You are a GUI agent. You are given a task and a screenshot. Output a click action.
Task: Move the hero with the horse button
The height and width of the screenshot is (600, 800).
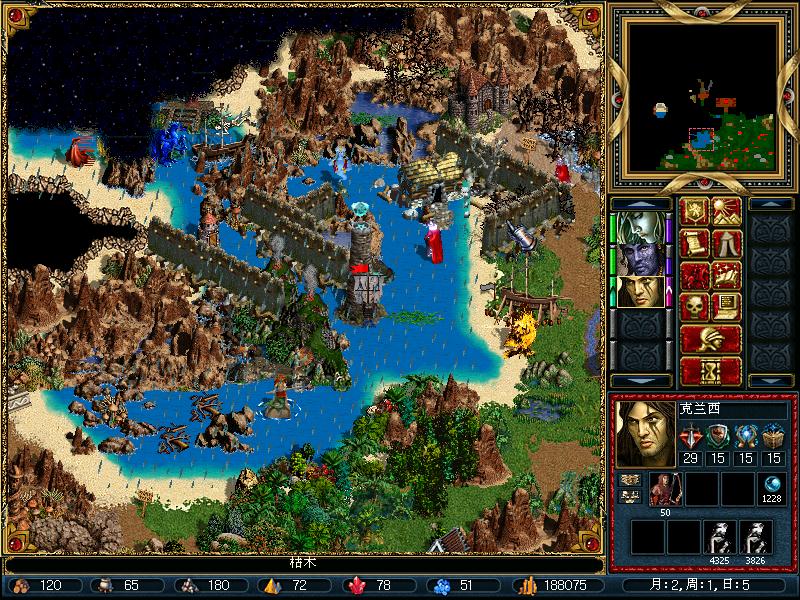coord(695,275)
